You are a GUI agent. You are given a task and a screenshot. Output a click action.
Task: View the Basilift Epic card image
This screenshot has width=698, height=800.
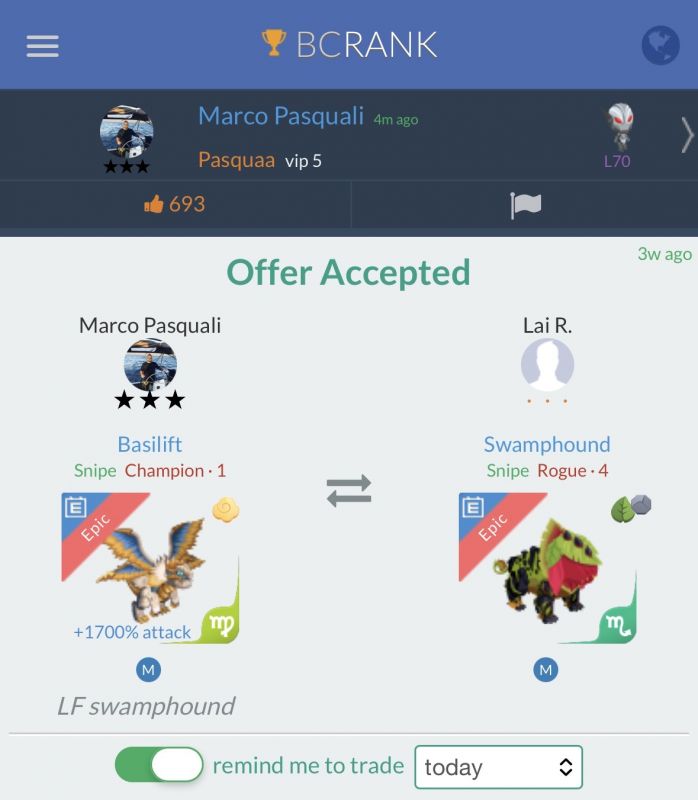coord(150,567)
